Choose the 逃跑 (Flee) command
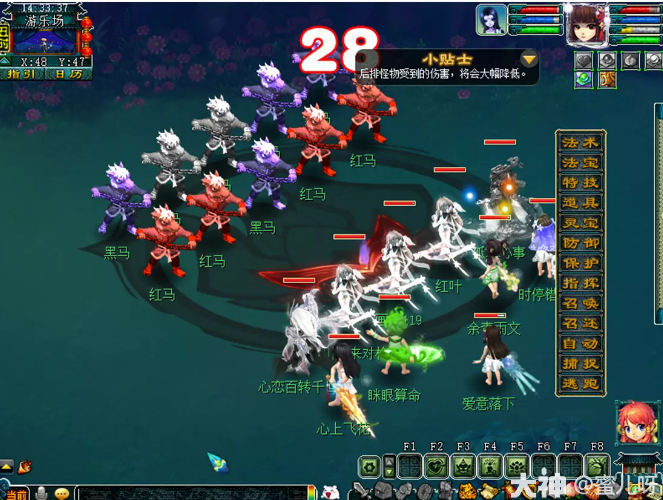 pyautogui.click(x=580, y=383)
